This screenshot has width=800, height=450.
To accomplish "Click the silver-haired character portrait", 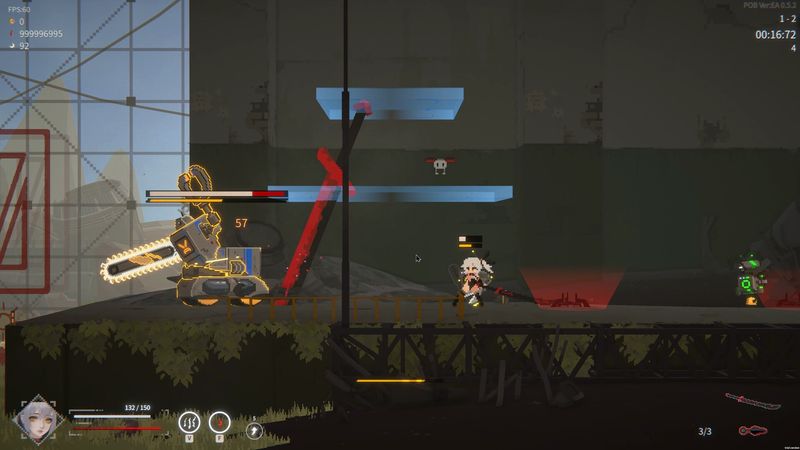I will [x=39, y=422].
